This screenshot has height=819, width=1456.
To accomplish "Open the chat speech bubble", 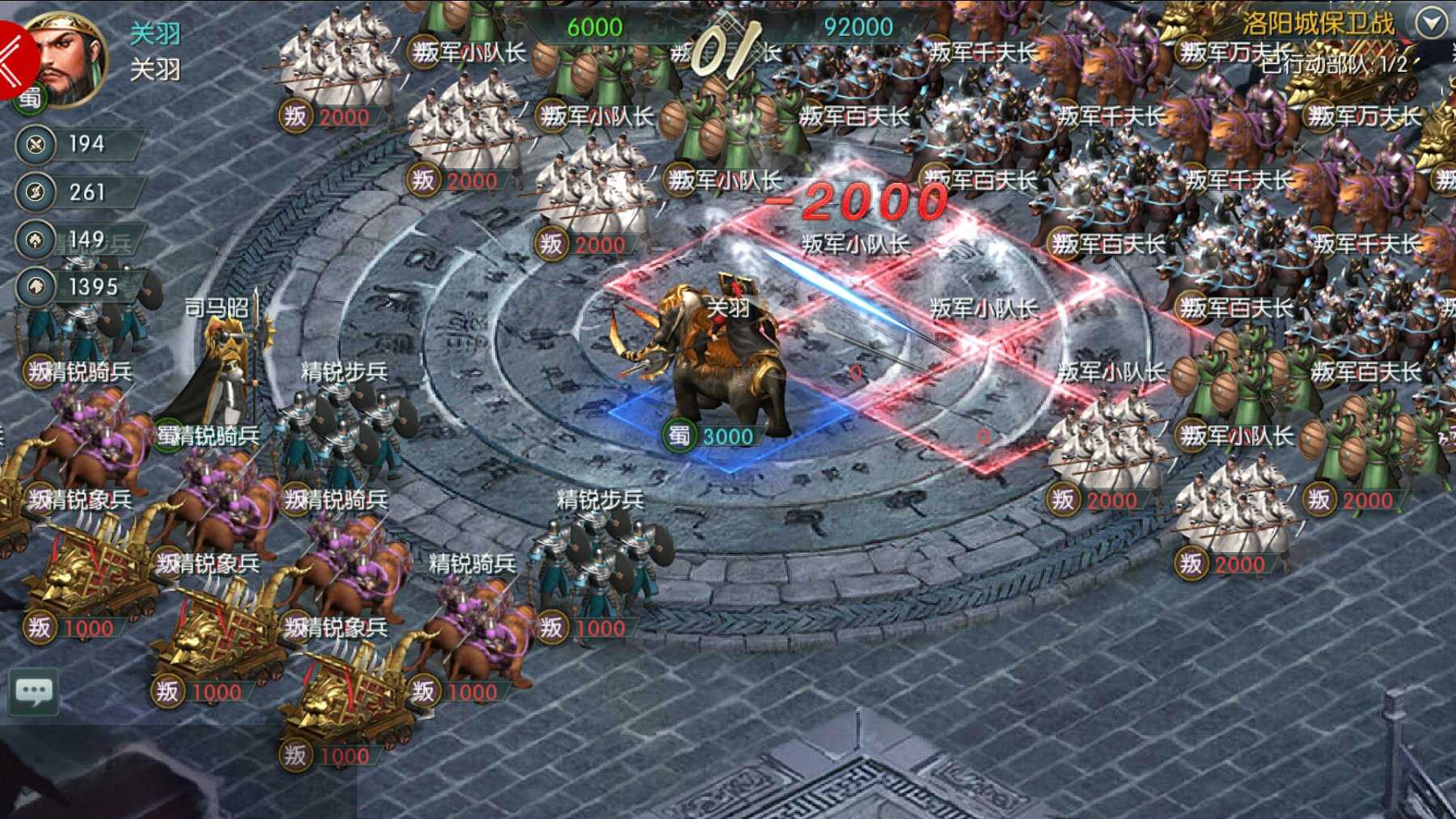I will click(33, 692).
